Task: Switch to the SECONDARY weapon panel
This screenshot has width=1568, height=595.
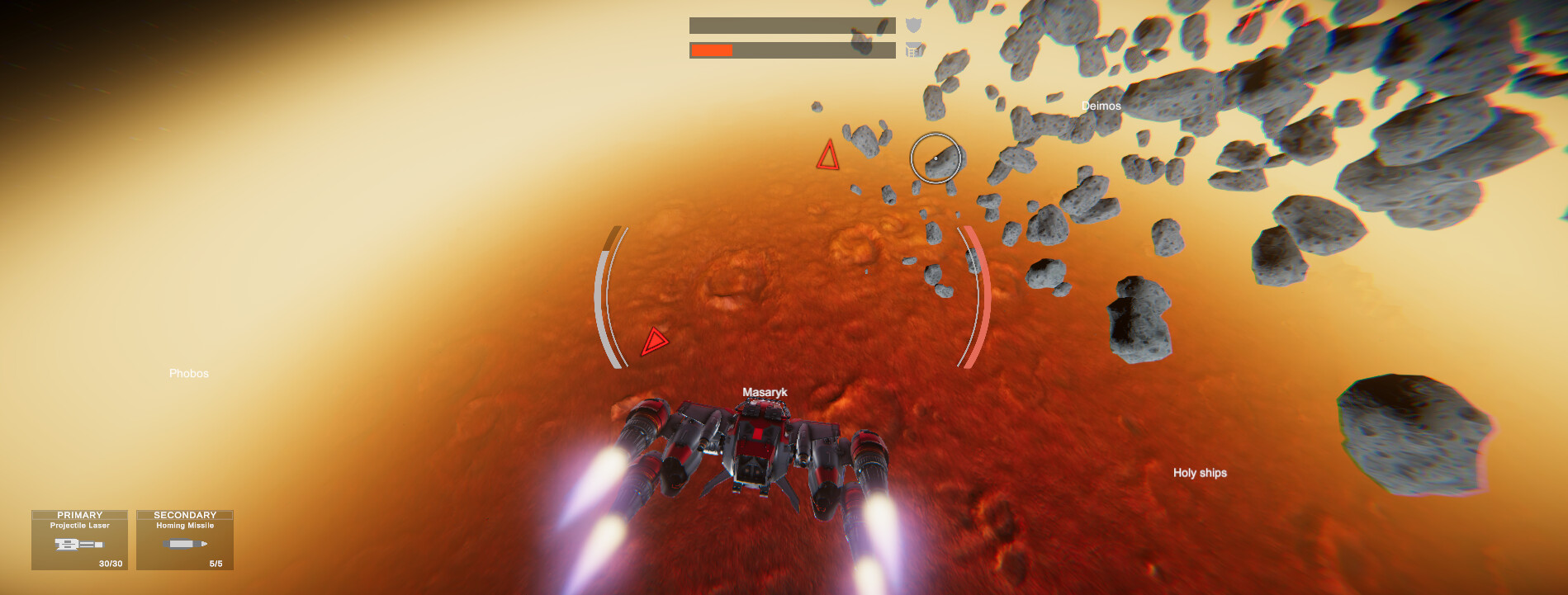Action: coord(183,514)
